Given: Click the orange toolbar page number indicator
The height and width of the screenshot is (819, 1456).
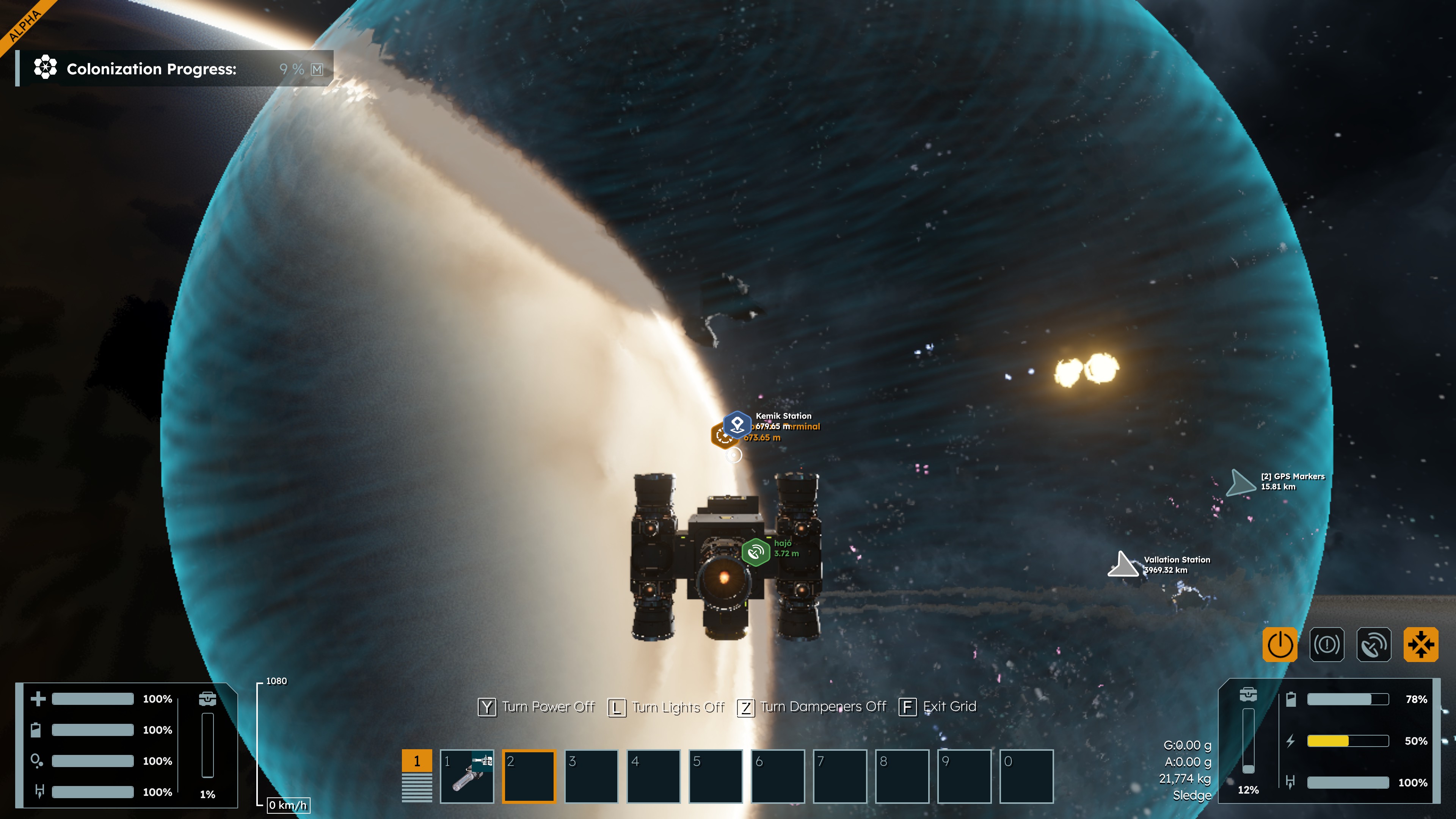Looking at the screenshot, I should click(417, 761).
